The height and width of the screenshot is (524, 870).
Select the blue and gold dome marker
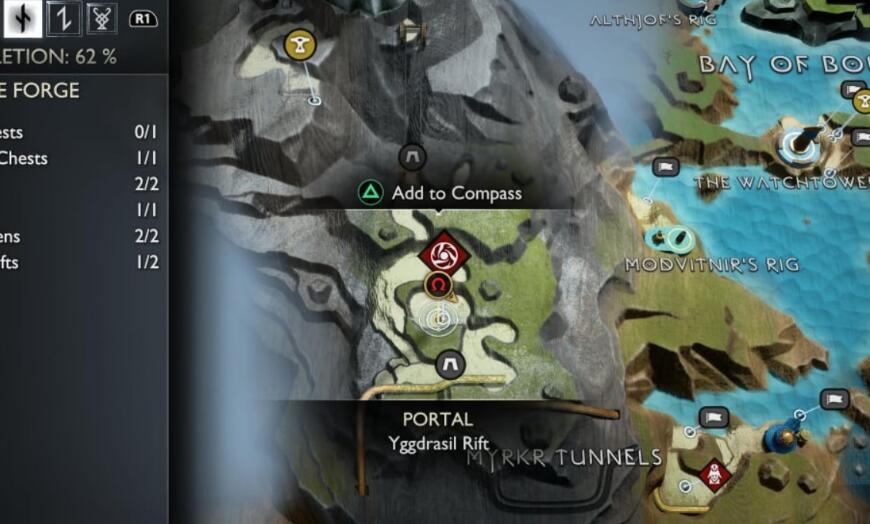pos(783,437)
